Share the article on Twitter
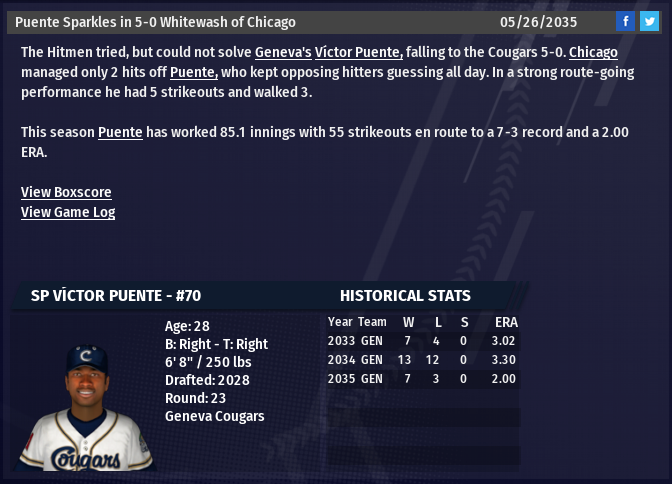 [x=649, y=21]
